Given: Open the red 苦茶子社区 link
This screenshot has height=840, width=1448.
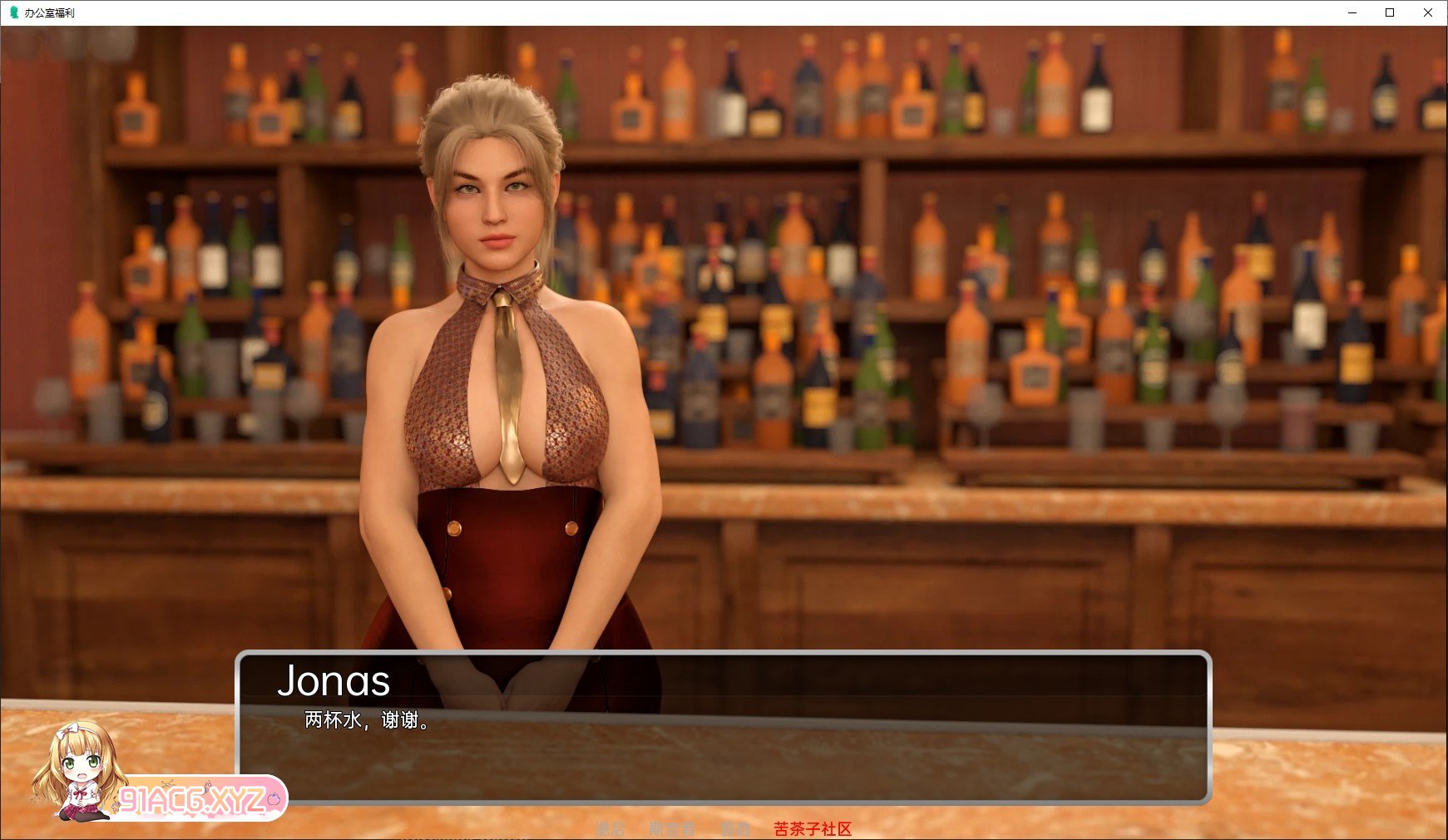Looking at the screenshot, I should (x=813, y=829).
